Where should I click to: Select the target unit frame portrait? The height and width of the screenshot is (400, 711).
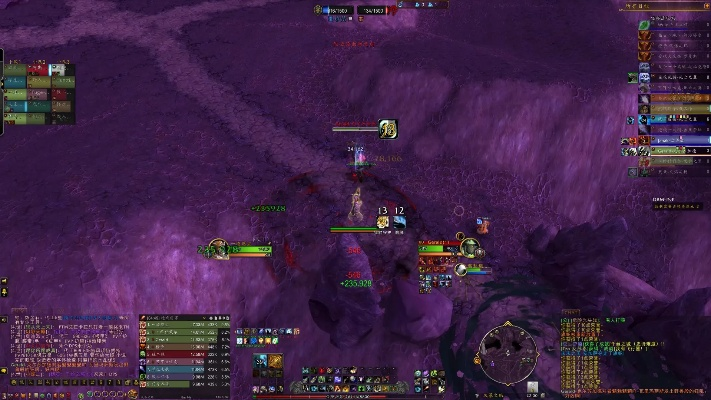466,250
